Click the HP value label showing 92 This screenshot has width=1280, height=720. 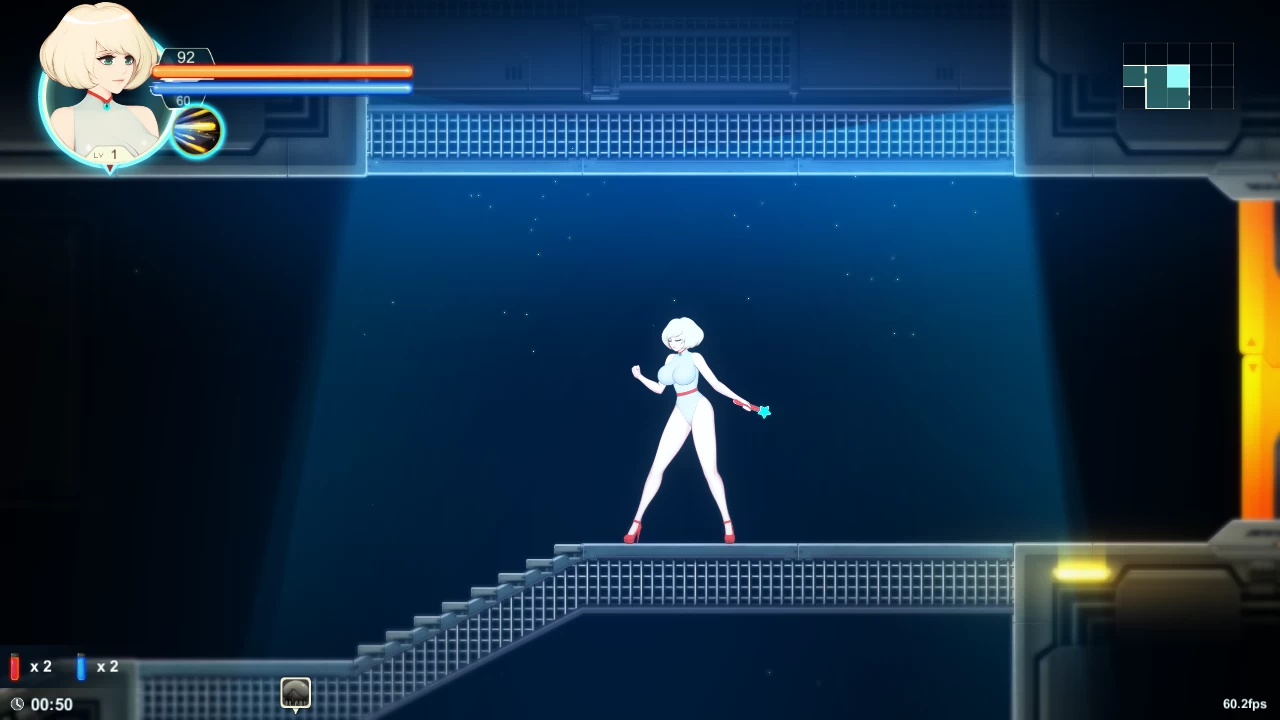click(185, 57)
